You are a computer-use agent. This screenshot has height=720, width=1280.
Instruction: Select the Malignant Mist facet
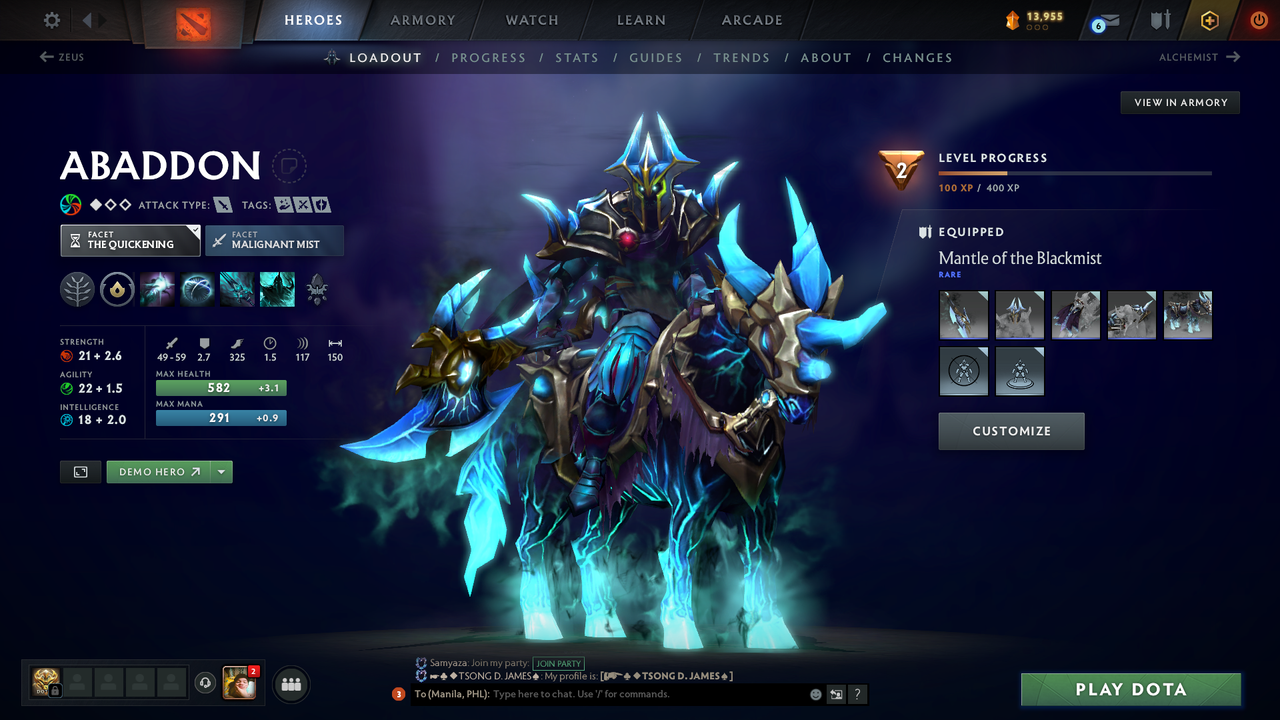275,240
